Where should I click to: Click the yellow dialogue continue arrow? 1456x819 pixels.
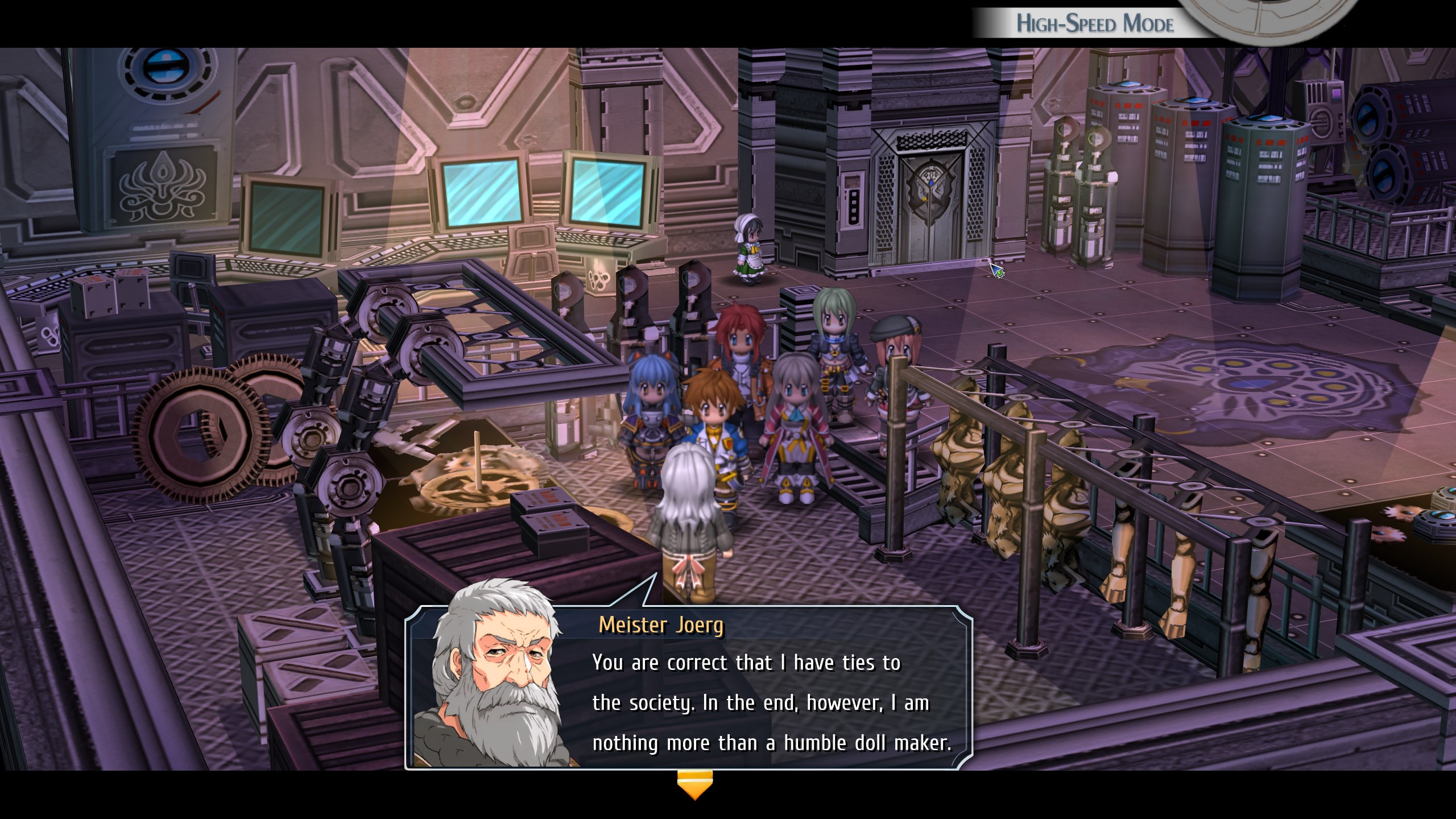tap(694, 785)
